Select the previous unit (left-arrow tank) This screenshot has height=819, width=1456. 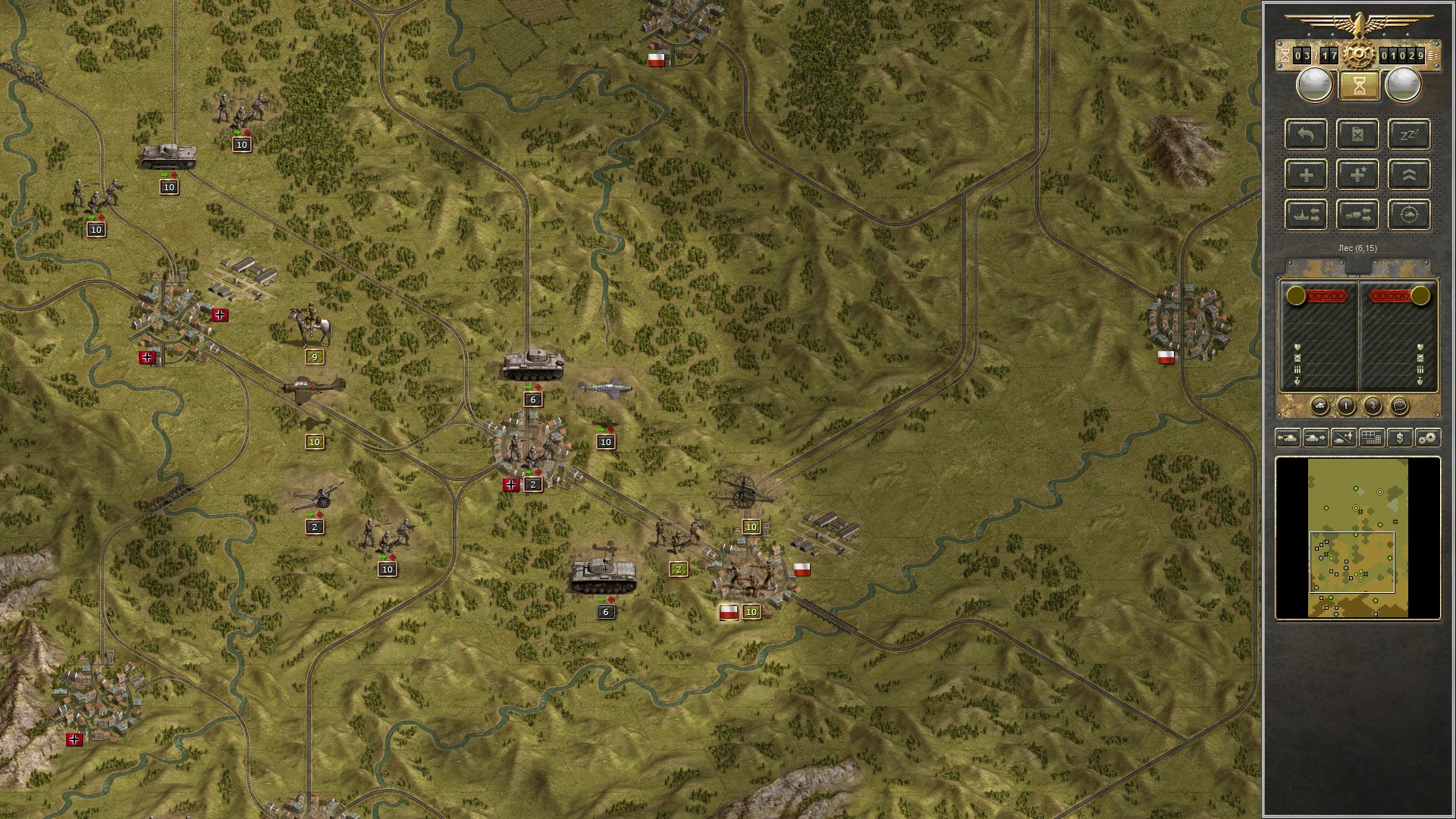pos(1288,438)
